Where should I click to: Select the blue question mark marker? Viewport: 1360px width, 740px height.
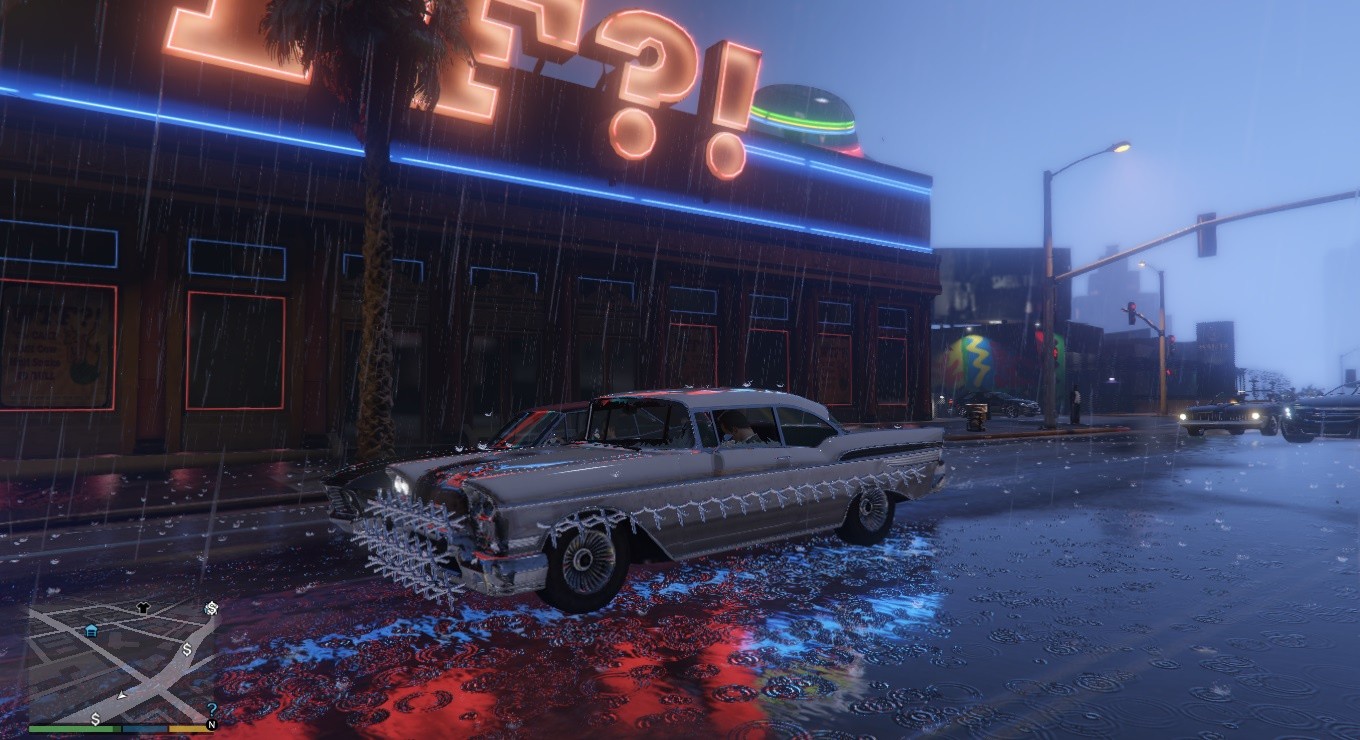pyautogui.click(x=211, y=709)
